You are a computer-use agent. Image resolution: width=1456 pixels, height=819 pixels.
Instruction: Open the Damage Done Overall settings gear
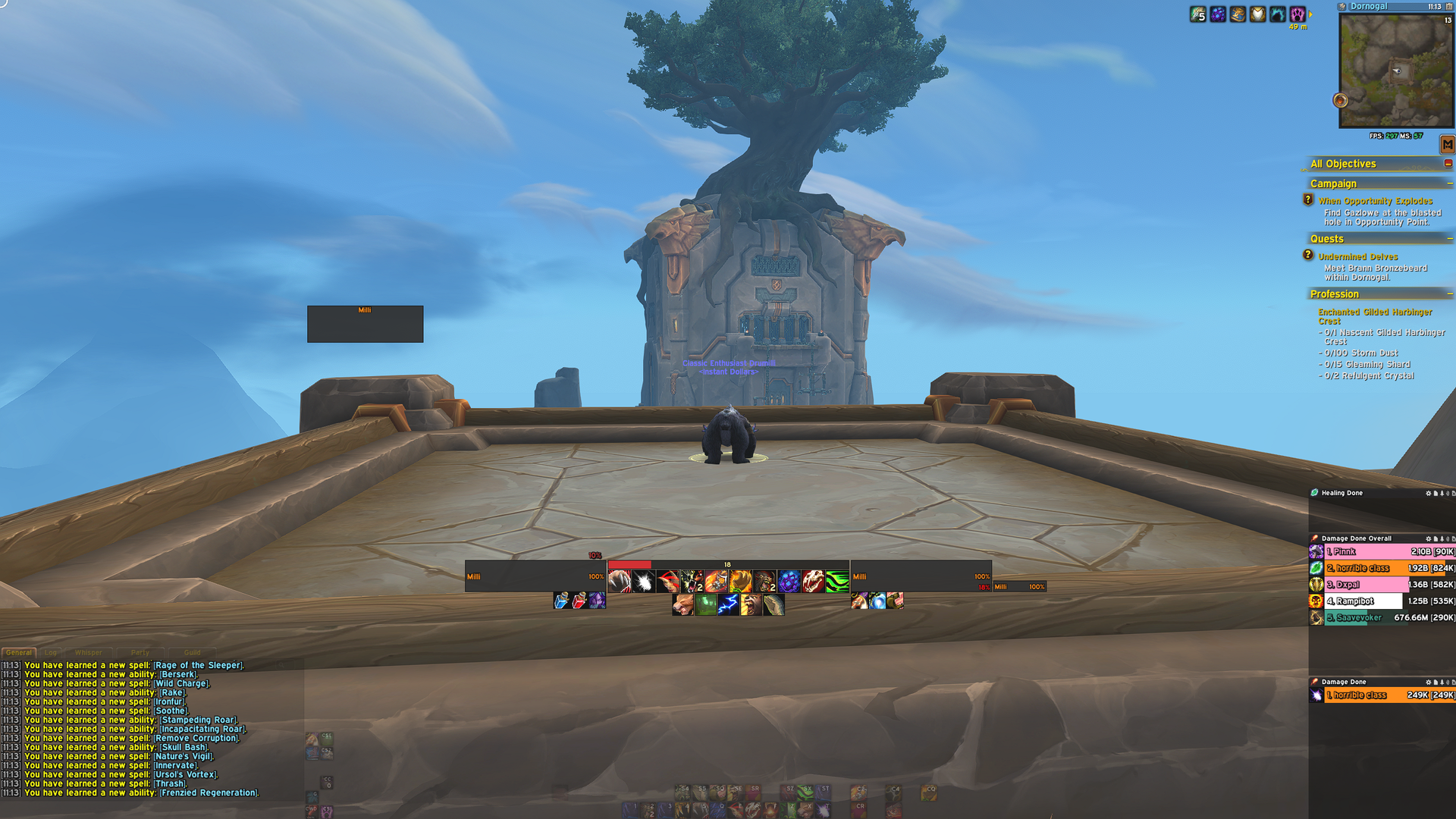click(1429, 538)
